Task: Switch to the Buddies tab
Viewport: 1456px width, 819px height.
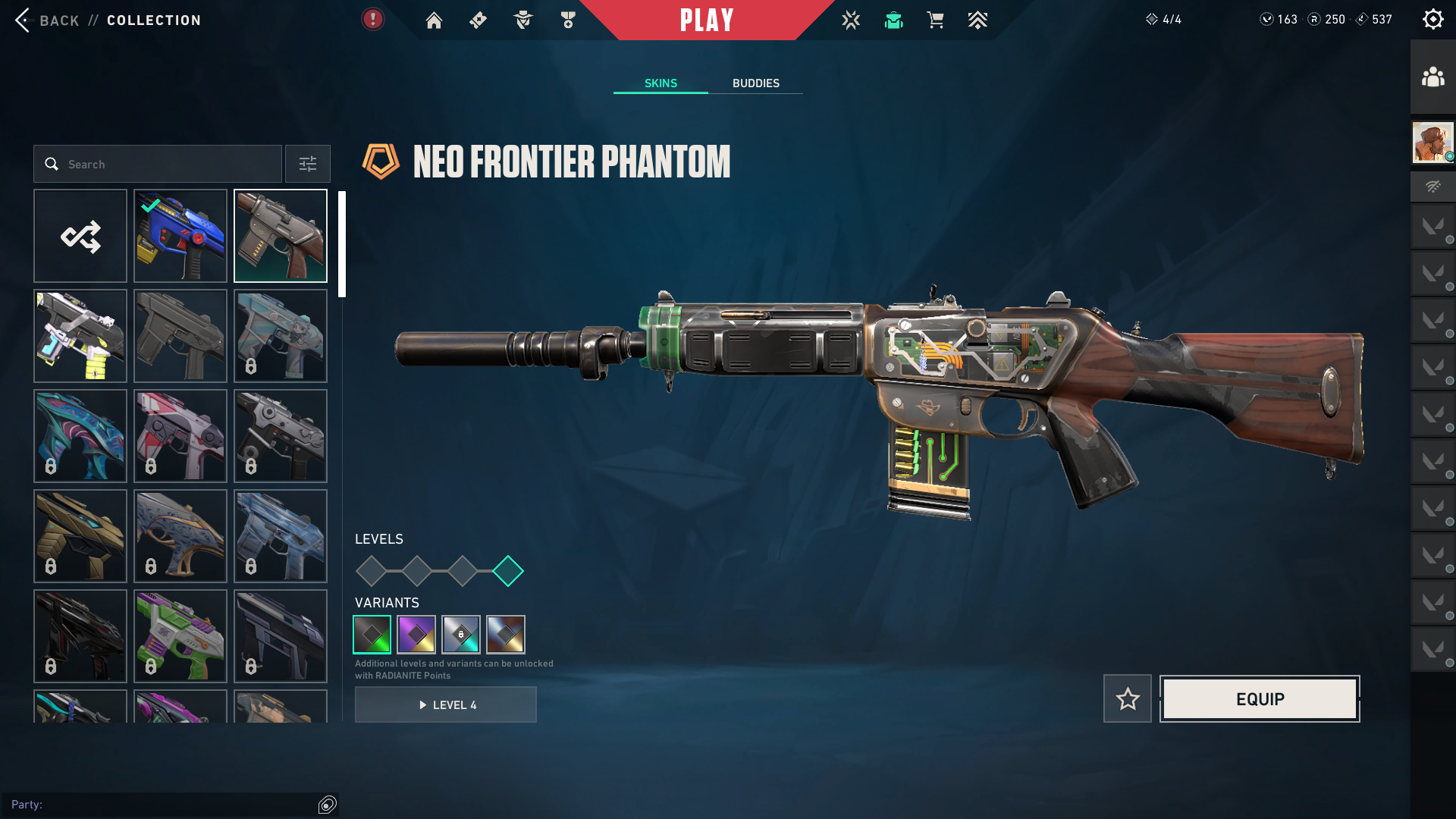Action: tap(755, 83)
